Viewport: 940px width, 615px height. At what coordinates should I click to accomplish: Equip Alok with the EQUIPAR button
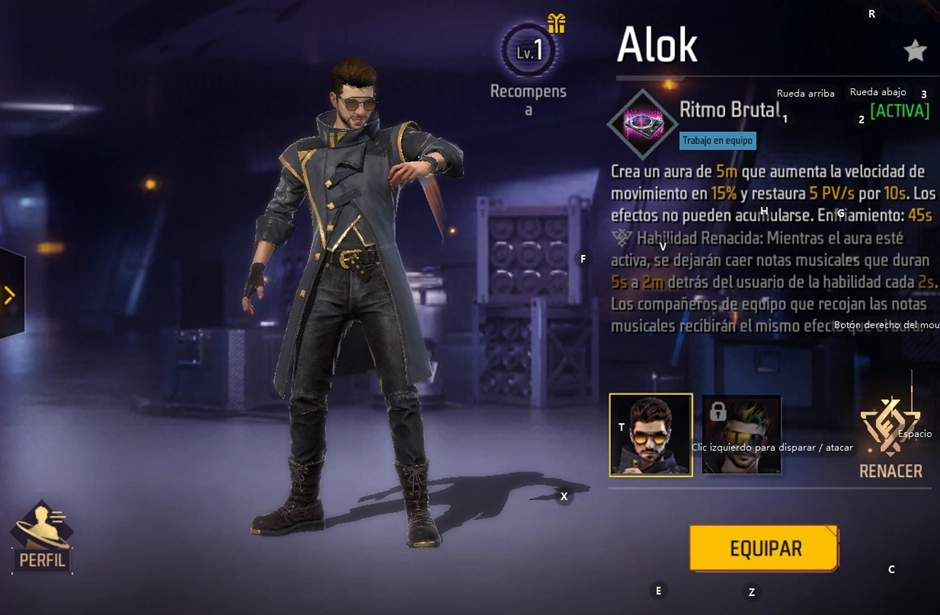[x=764, y=548]
